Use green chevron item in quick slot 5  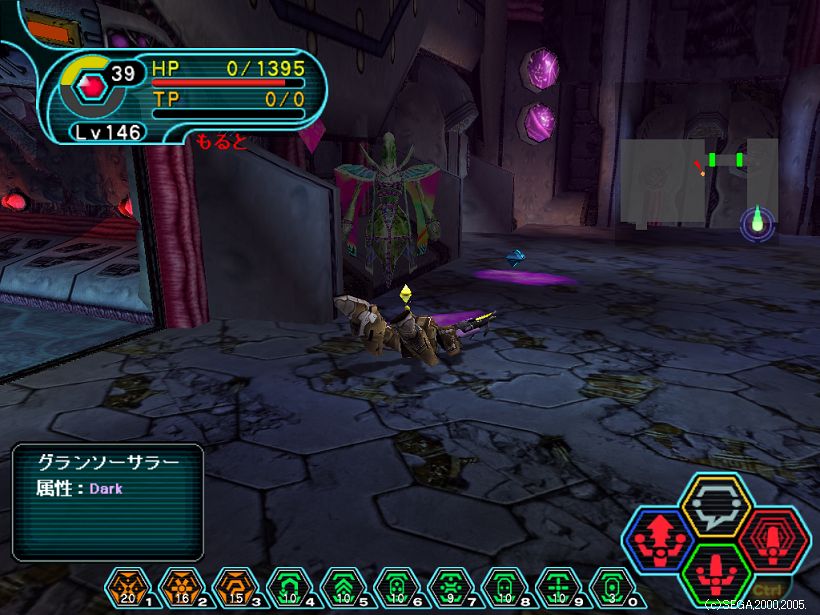[342, 585]
